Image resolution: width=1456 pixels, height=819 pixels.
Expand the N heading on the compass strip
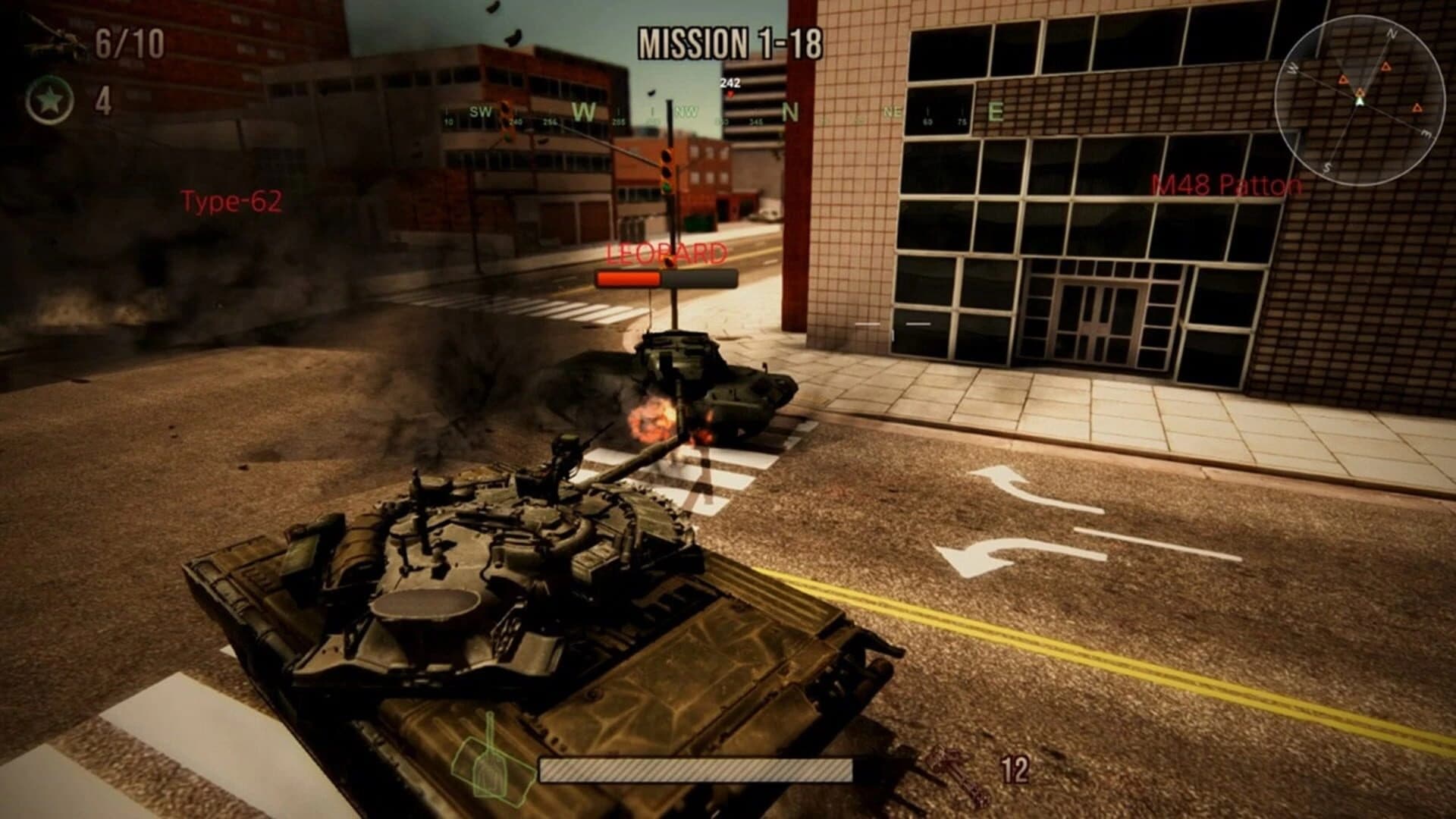coord(789,112)
